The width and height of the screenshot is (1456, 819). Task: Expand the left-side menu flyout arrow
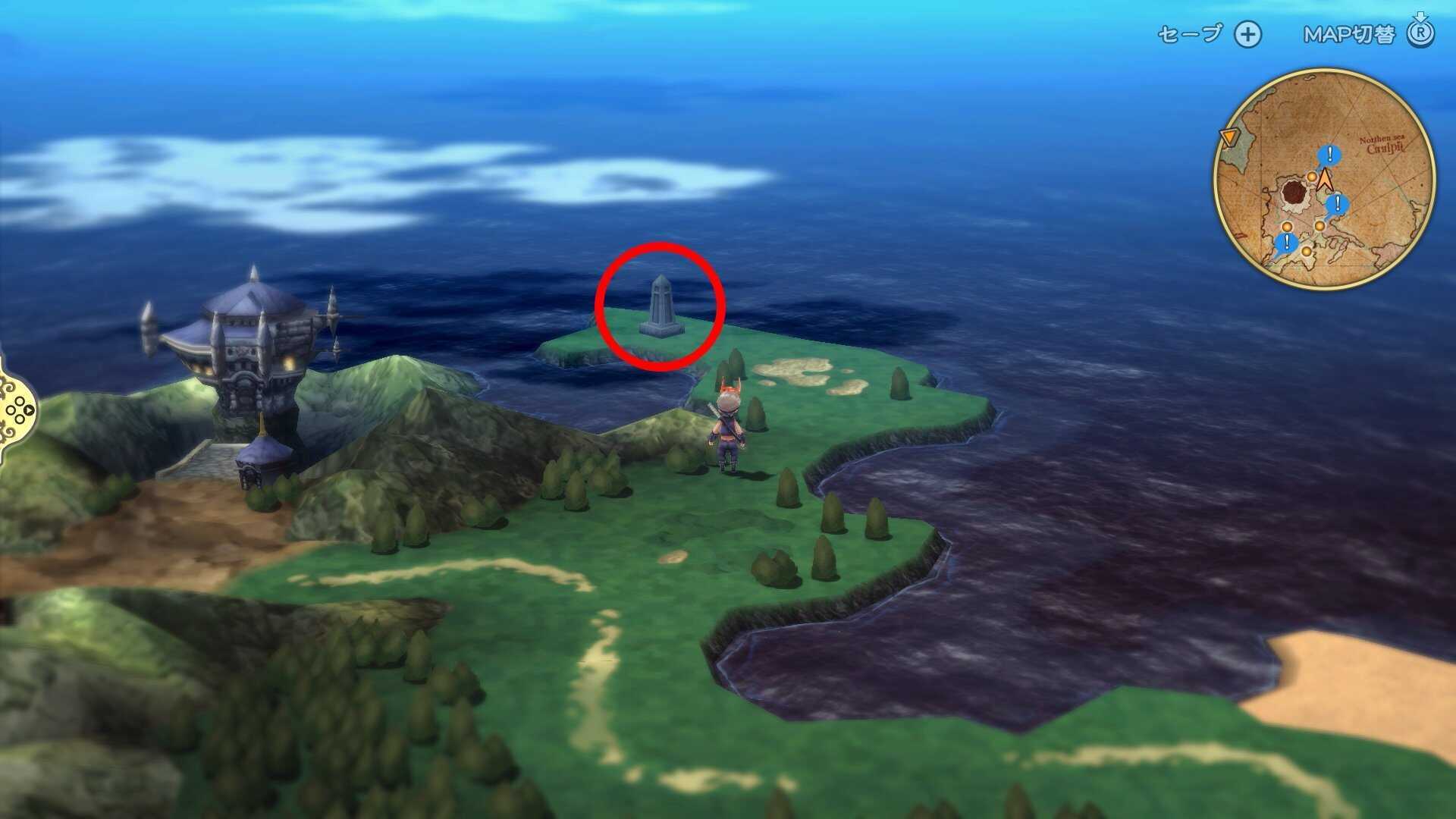[29, 409]
